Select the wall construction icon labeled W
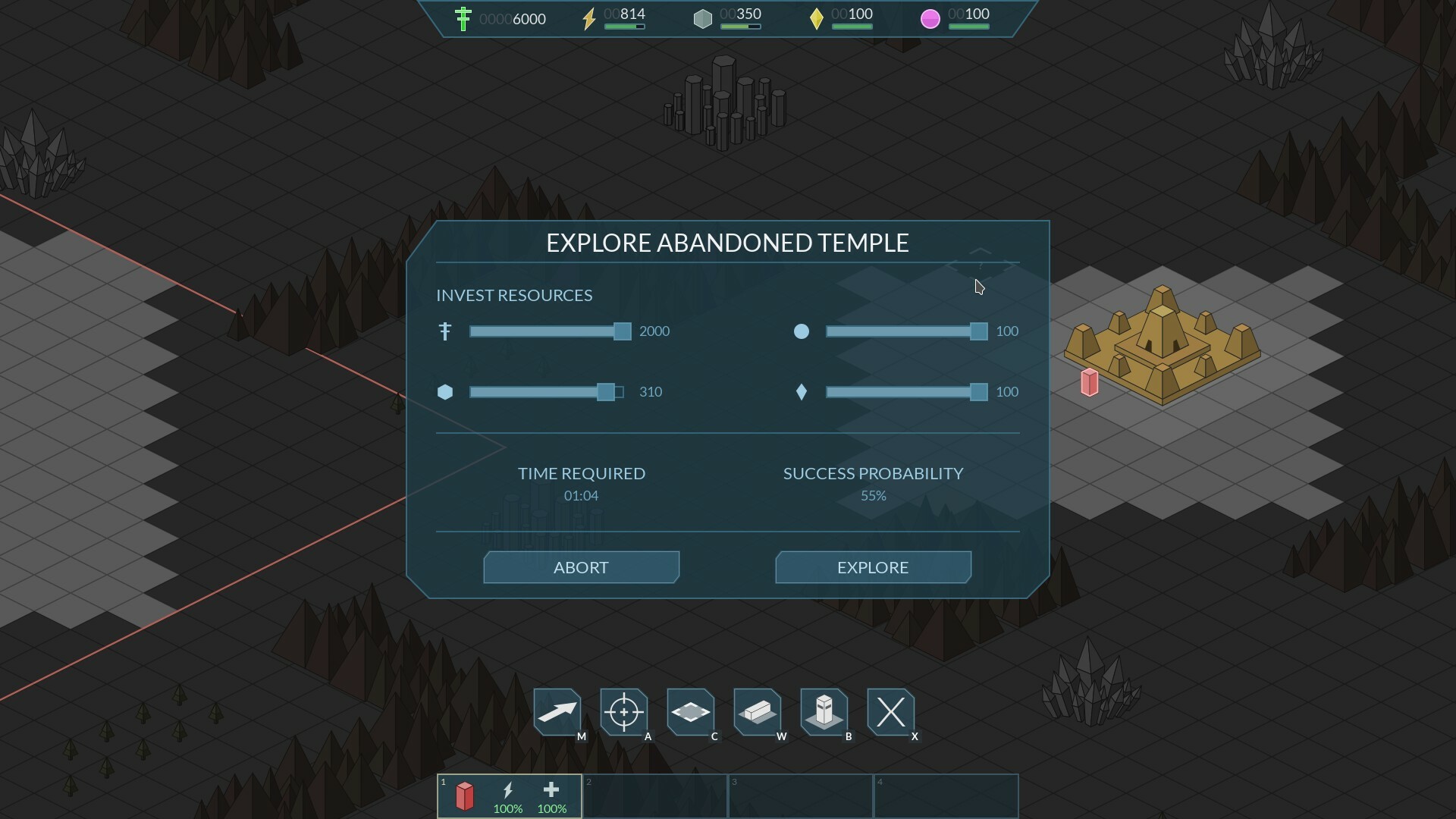 758,713
